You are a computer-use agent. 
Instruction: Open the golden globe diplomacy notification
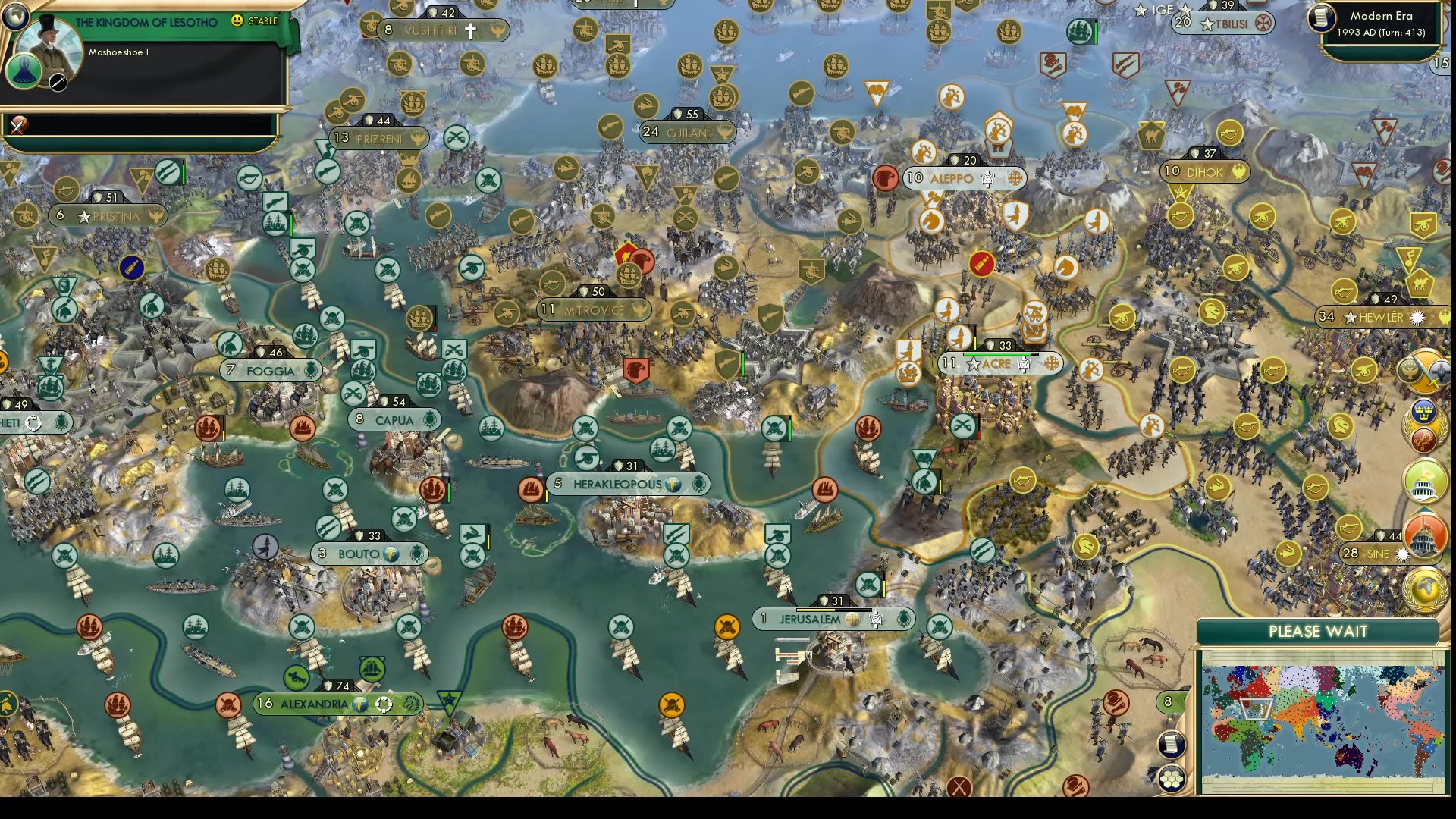(x=1426, y=588)
